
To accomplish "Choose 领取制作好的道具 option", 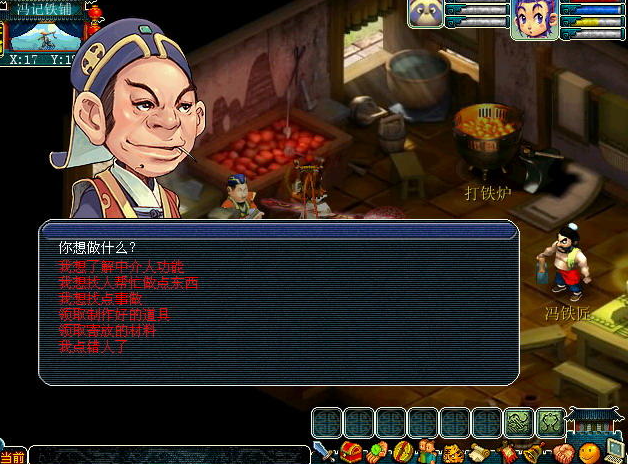I will [114, 314].
